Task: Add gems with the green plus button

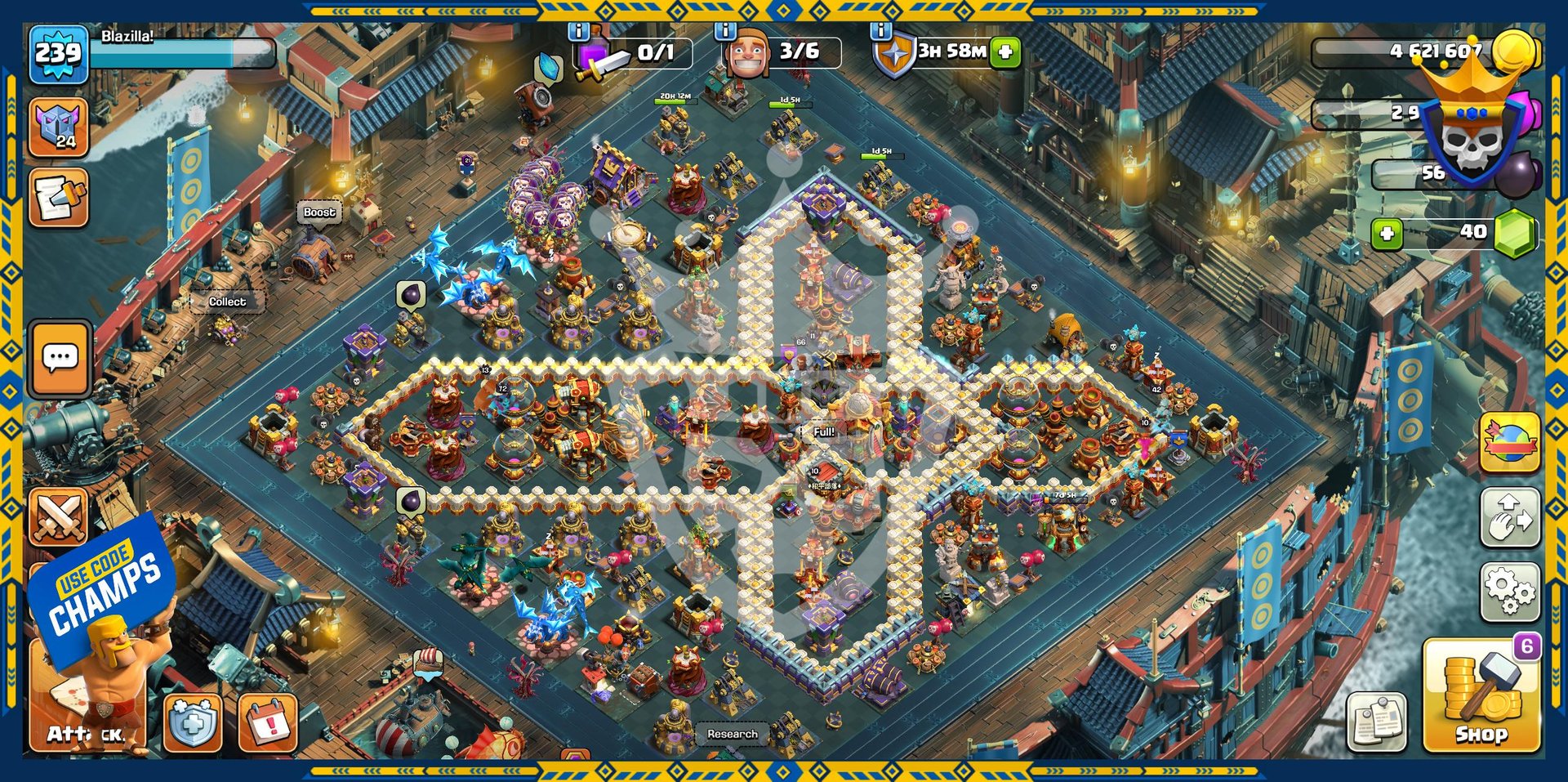Action: pos(1387,234)
